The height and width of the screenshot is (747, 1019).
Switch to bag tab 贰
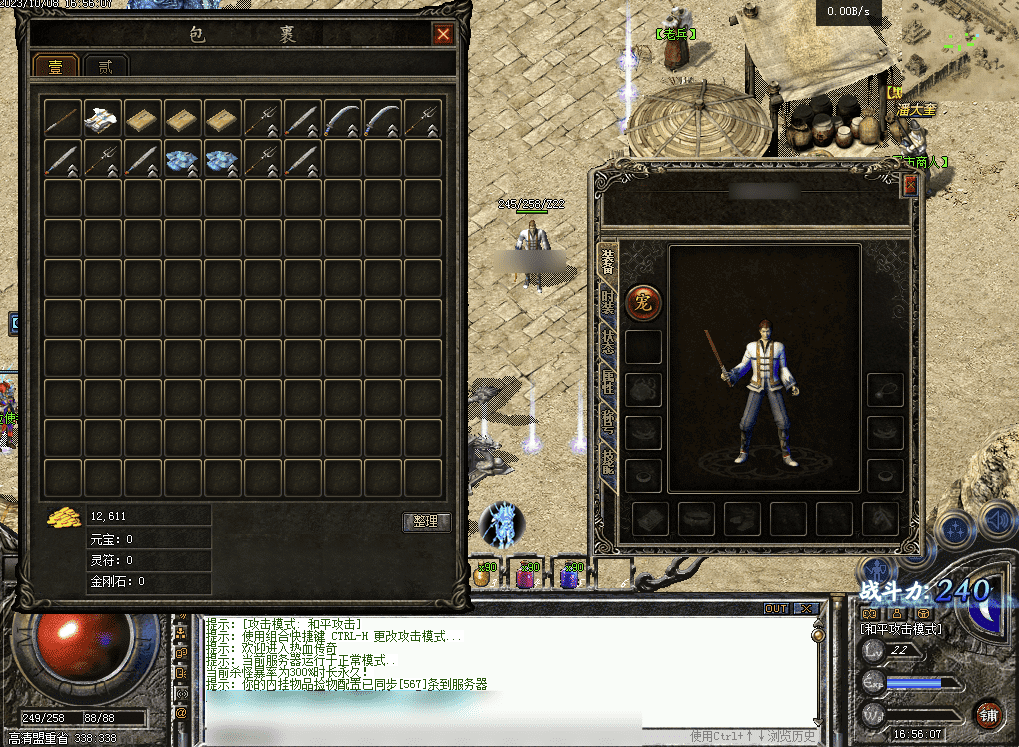[x=104, y=67]
